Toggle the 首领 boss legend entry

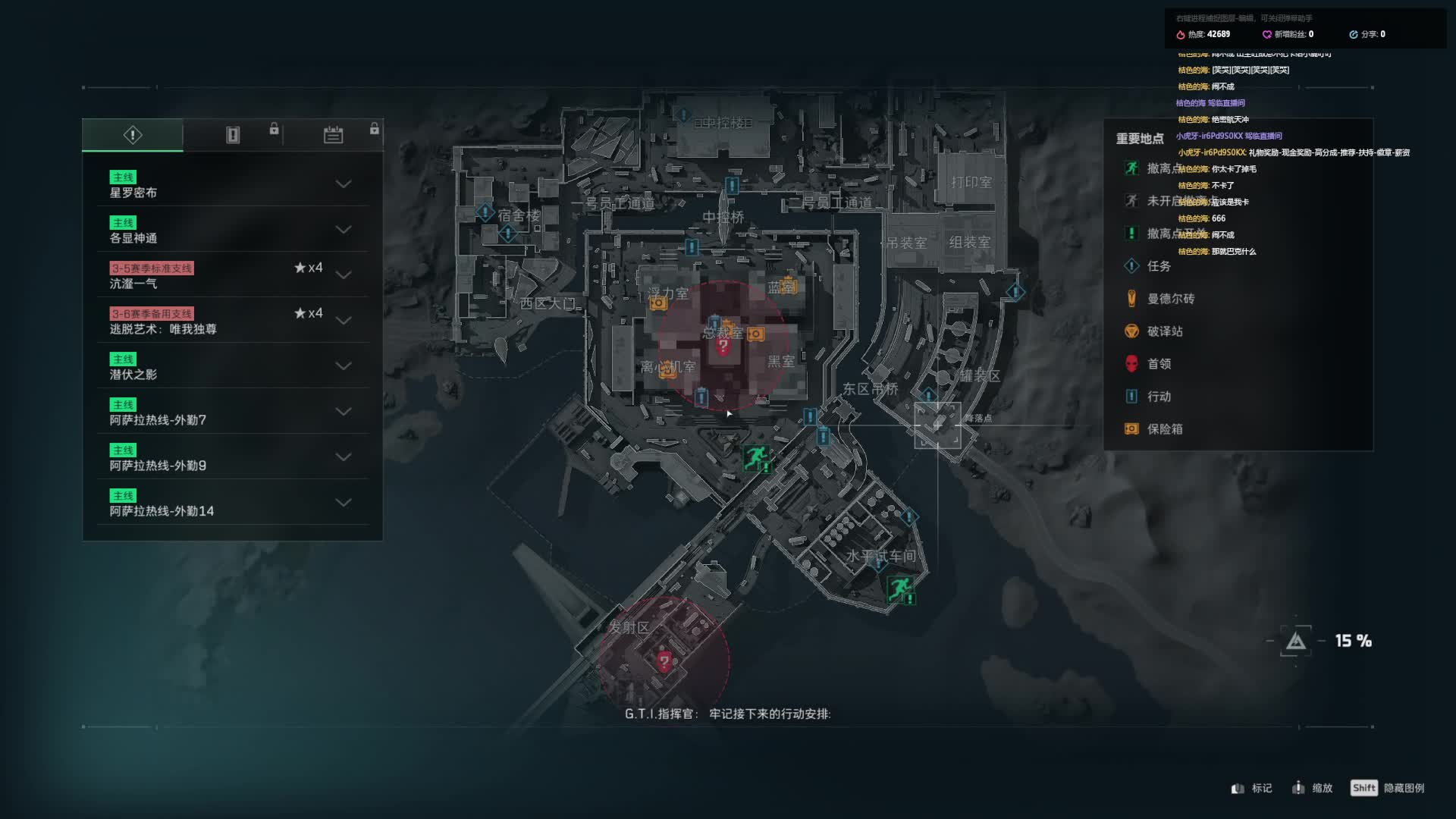tap(1158, 364)
